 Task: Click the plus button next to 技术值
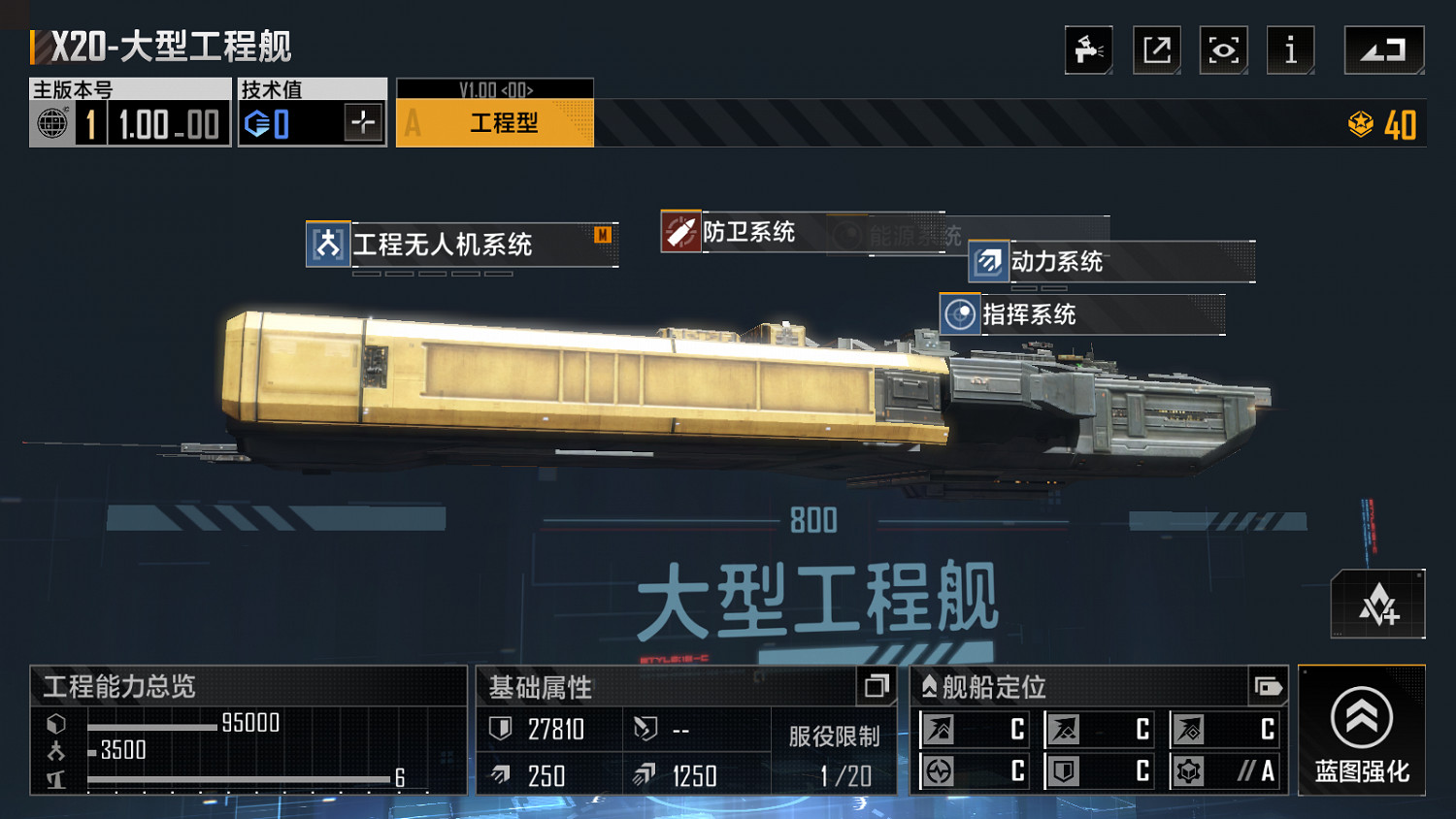click(361, 123)
